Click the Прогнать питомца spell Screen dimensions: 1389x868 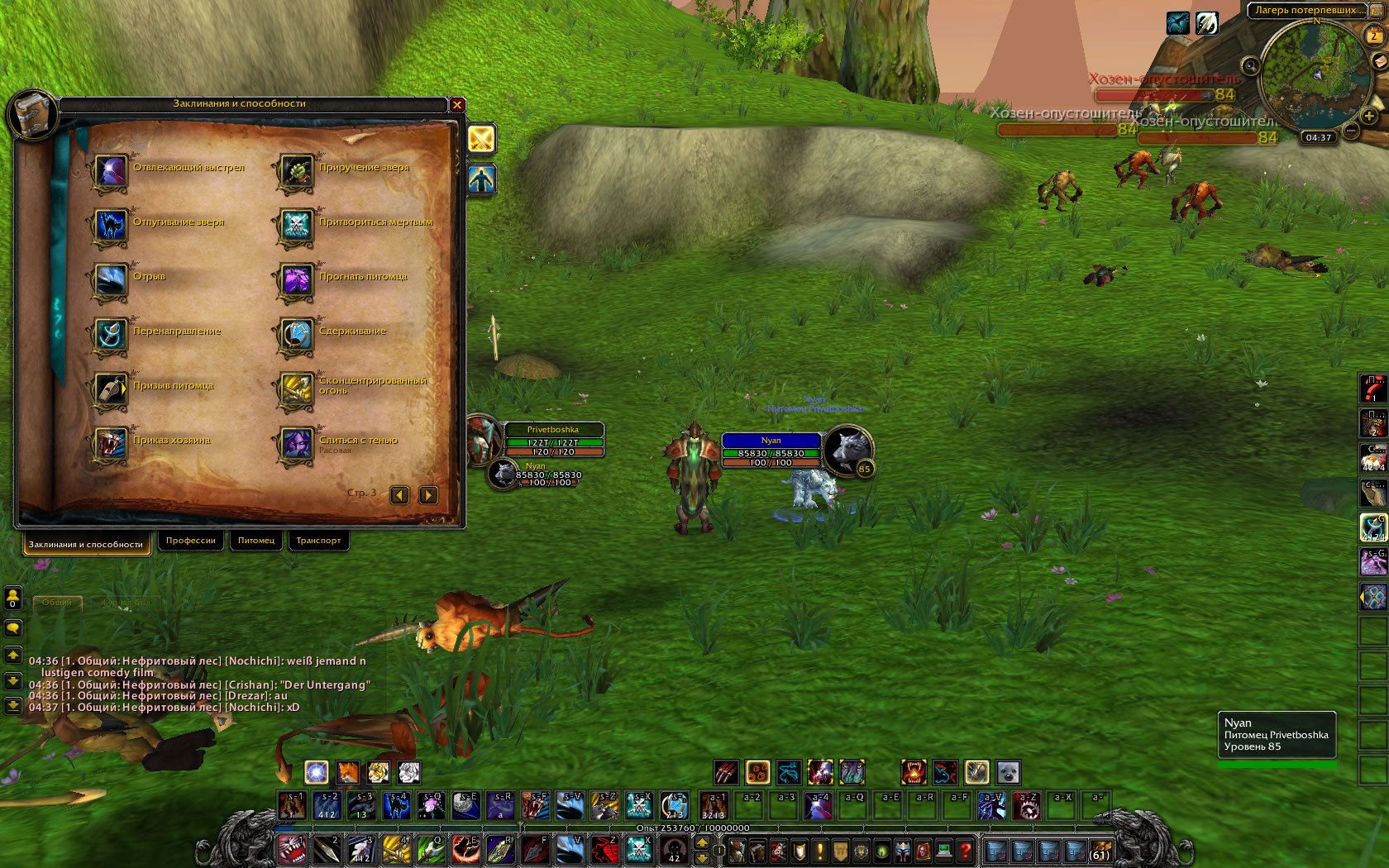point(296,280)
